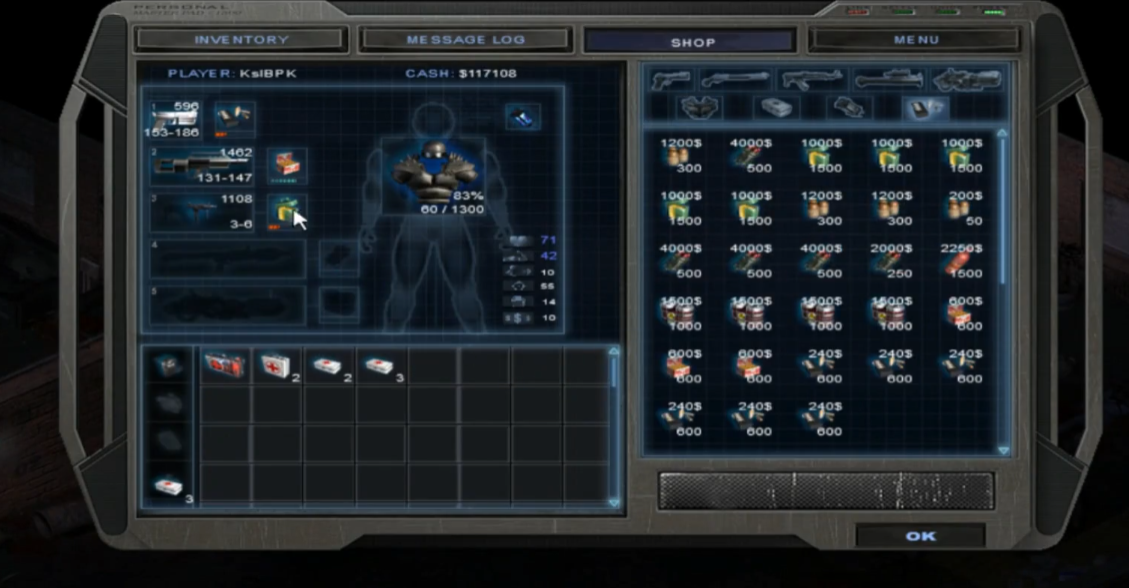Click the red ammo box beside weapon 2
Image resolution: width=1129 pixels, height=588 pixels.
[287, 165]
